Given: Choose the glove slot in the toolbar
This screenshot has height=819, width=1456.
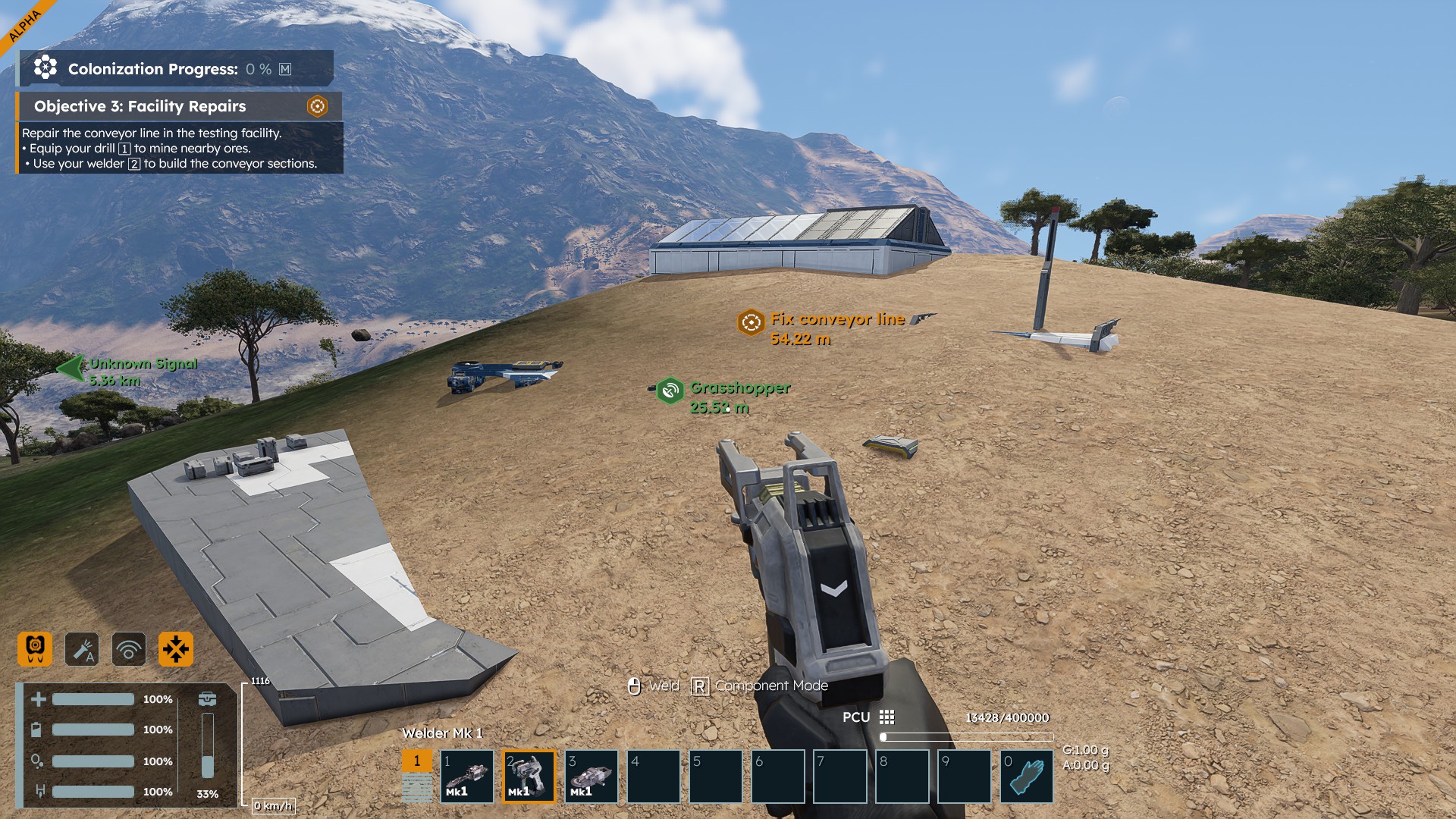Looking at the screenshot, I should click(x=1027, y=777).
